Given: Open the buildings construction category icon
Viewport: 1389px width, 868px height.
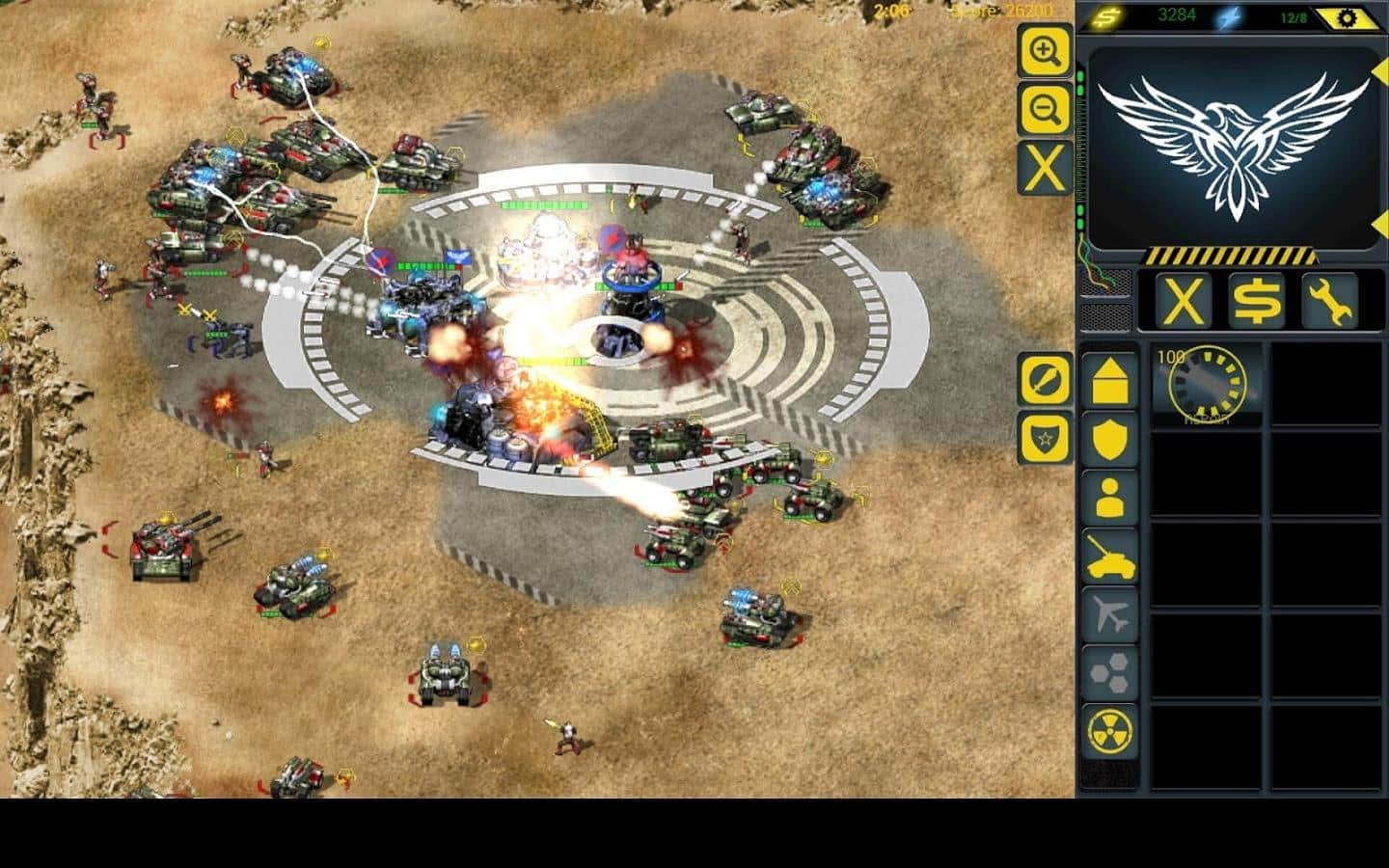Looking at the screenshot, I should pos(1111,381).
